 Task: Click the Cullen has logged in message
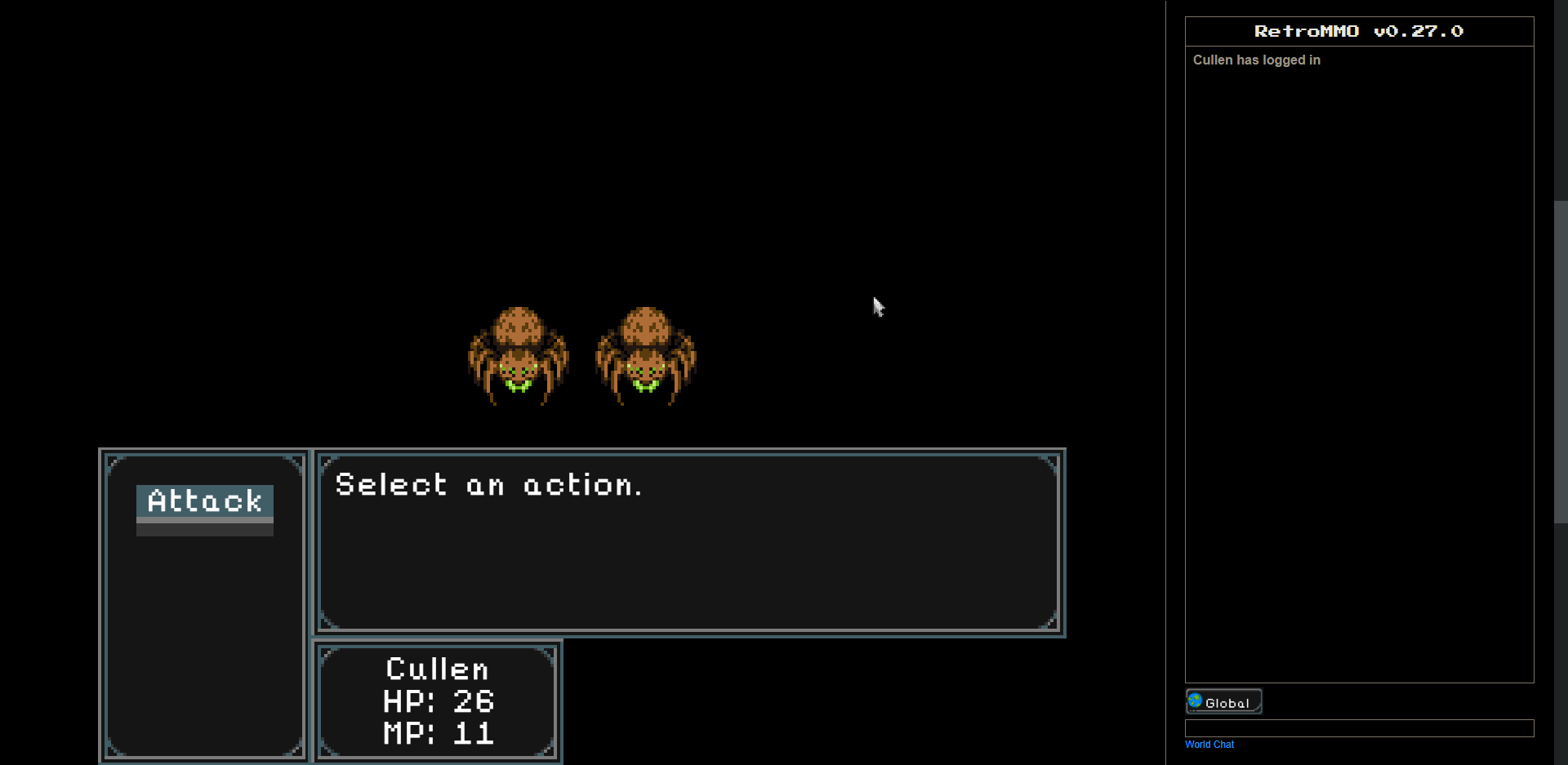click(x=1257, y=60)
